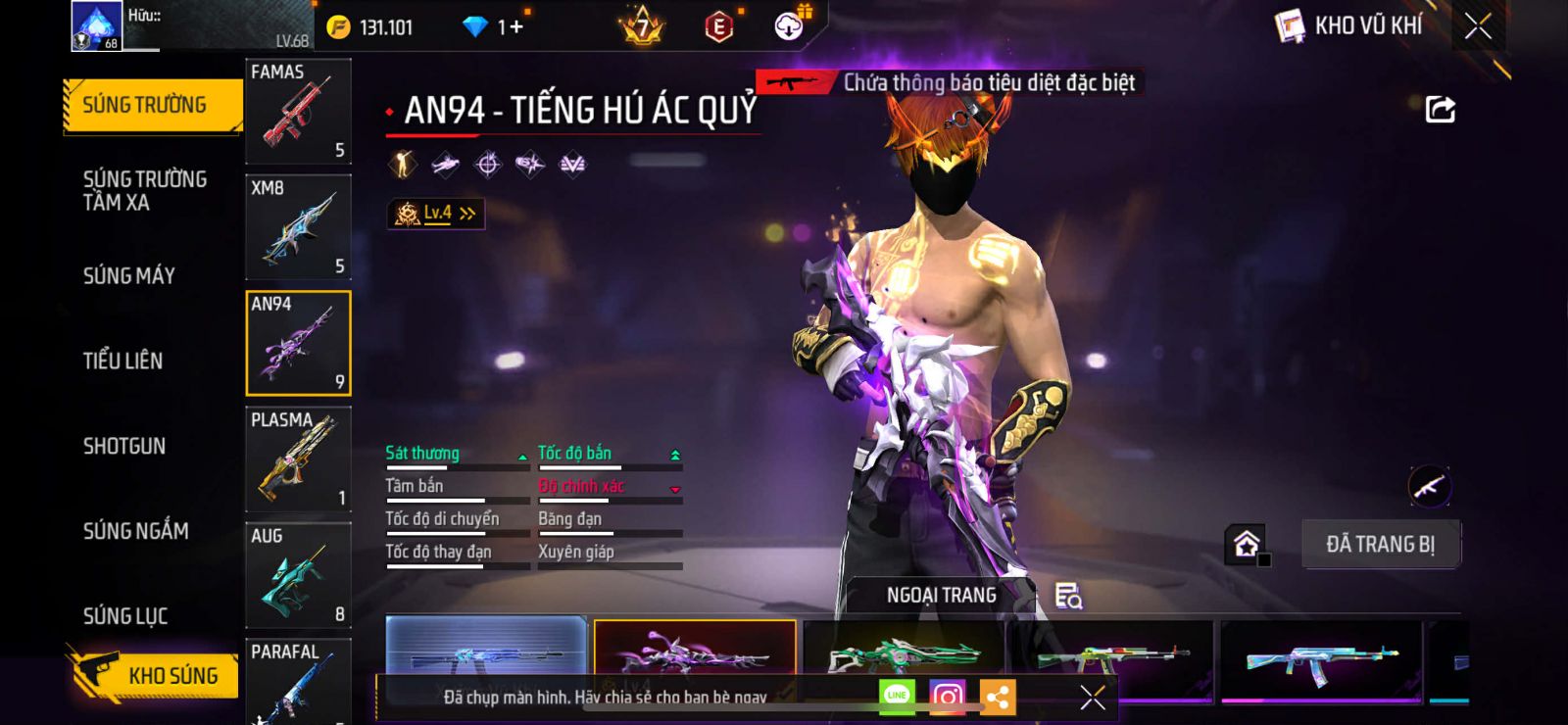Click the ĐÃ TRANG BỊ button
Screen dimensions: 1568x725
coord(1380,545)
